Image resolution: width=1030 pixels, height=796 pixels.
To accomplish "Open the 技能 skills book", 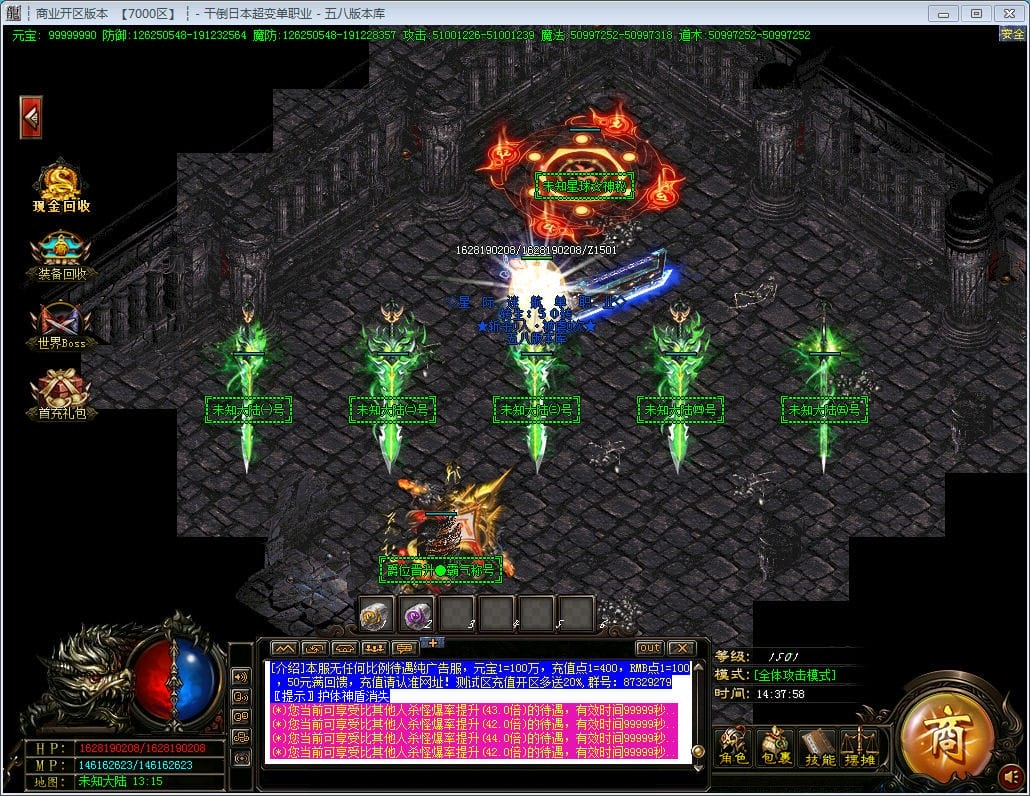I will coord(818,745).
